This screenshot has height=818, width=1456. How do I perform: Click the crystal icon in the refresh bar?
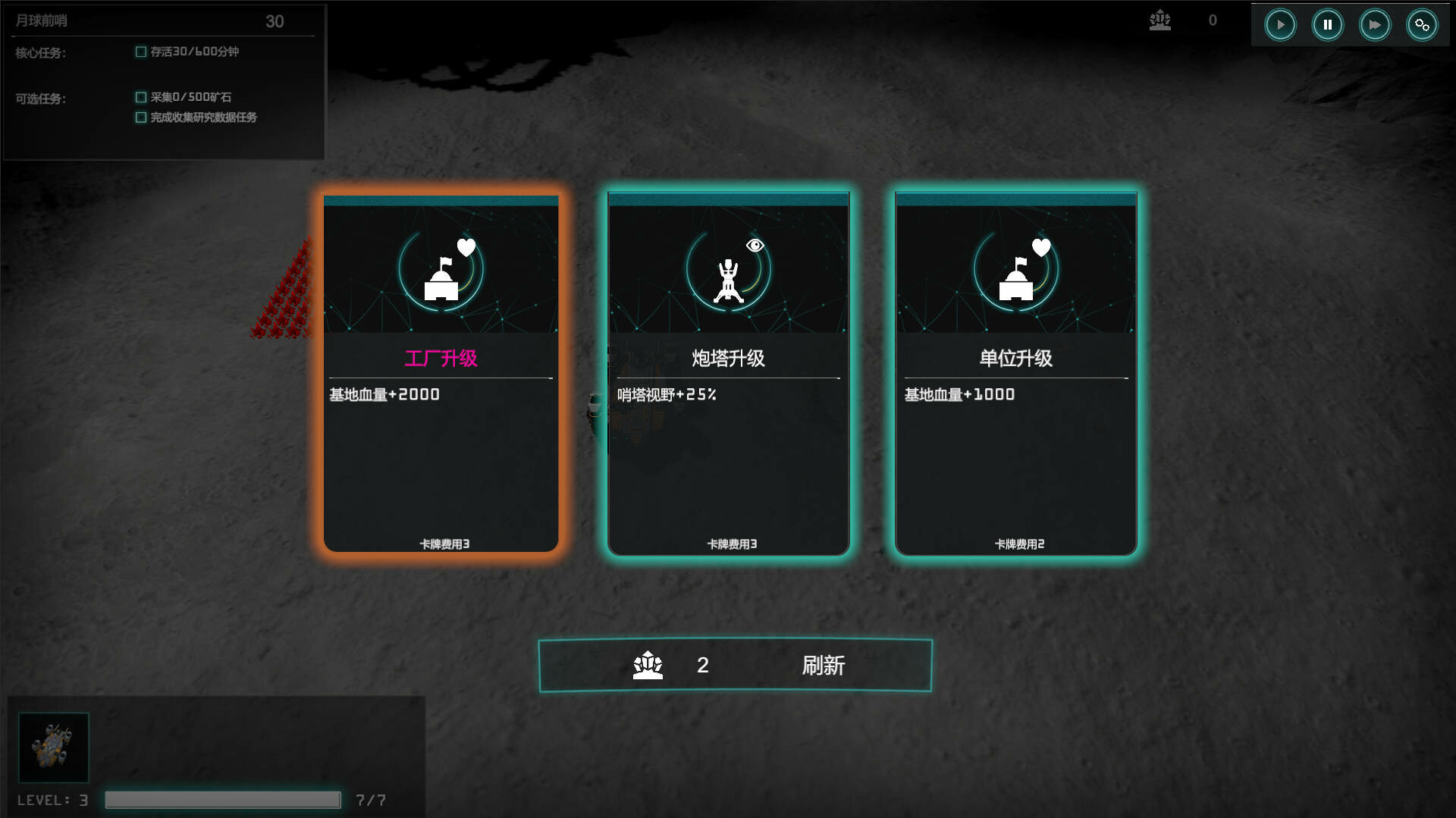click(647, 665)
